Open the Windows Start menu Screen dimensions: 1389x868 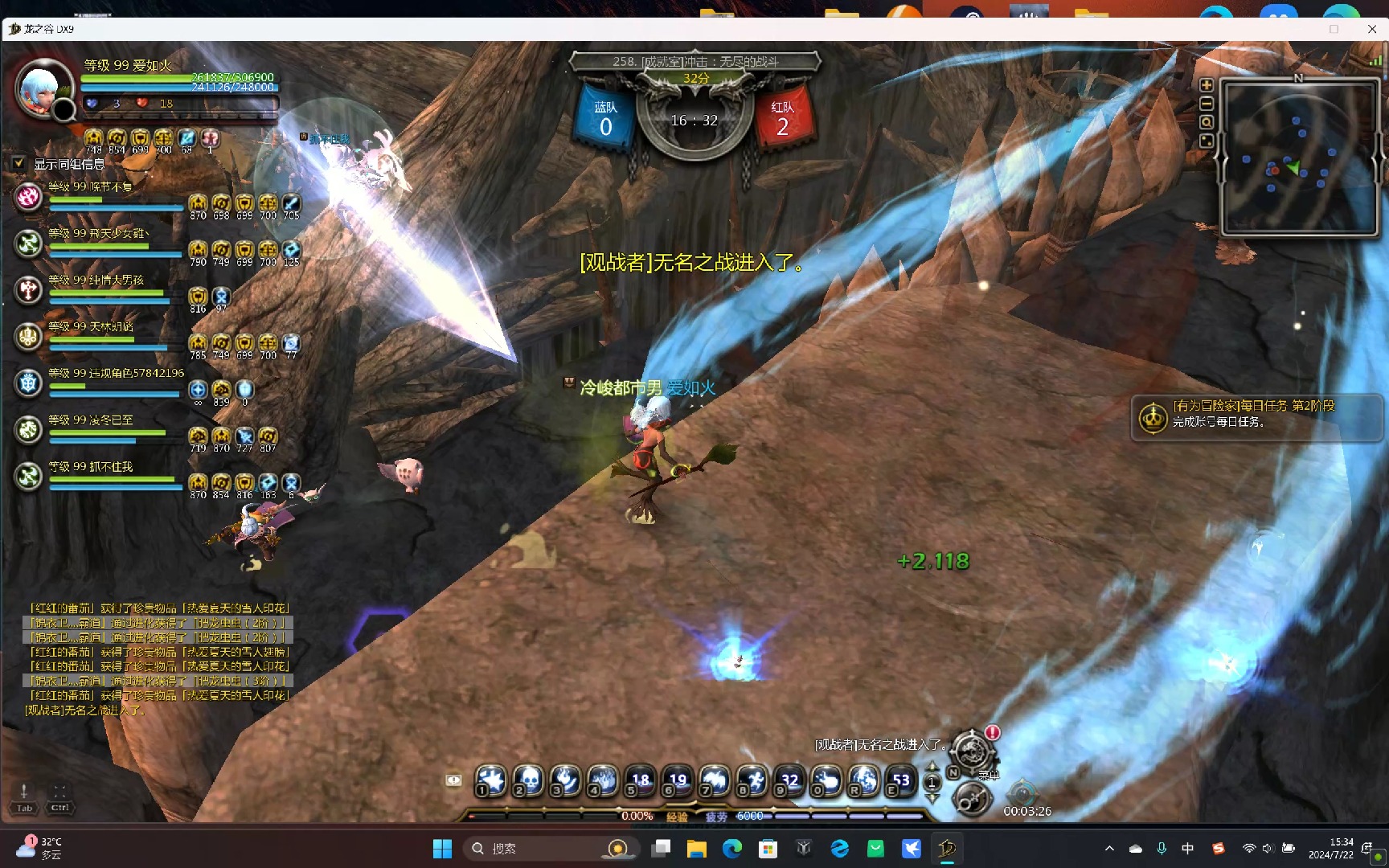441,848
